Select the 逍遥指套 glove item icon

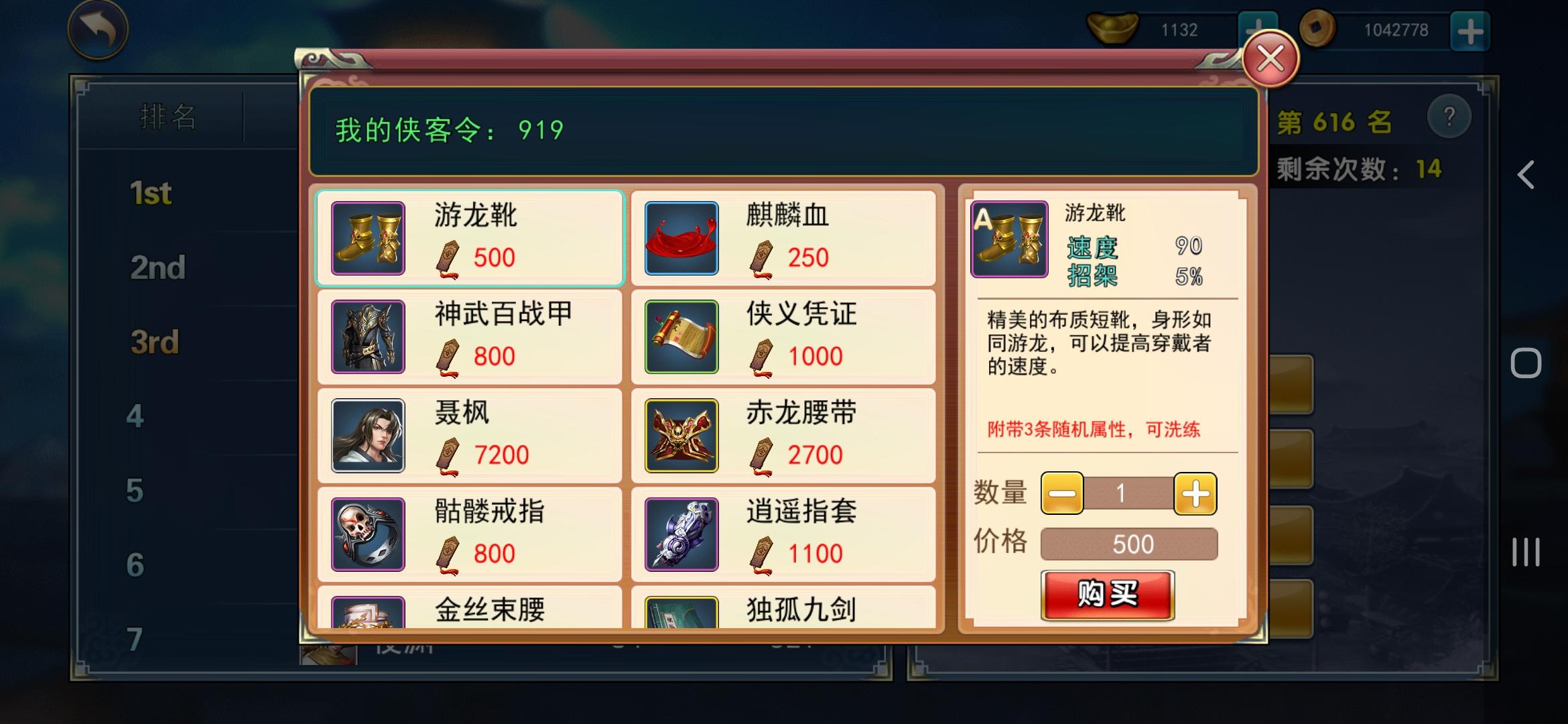[x=681, y=534]
